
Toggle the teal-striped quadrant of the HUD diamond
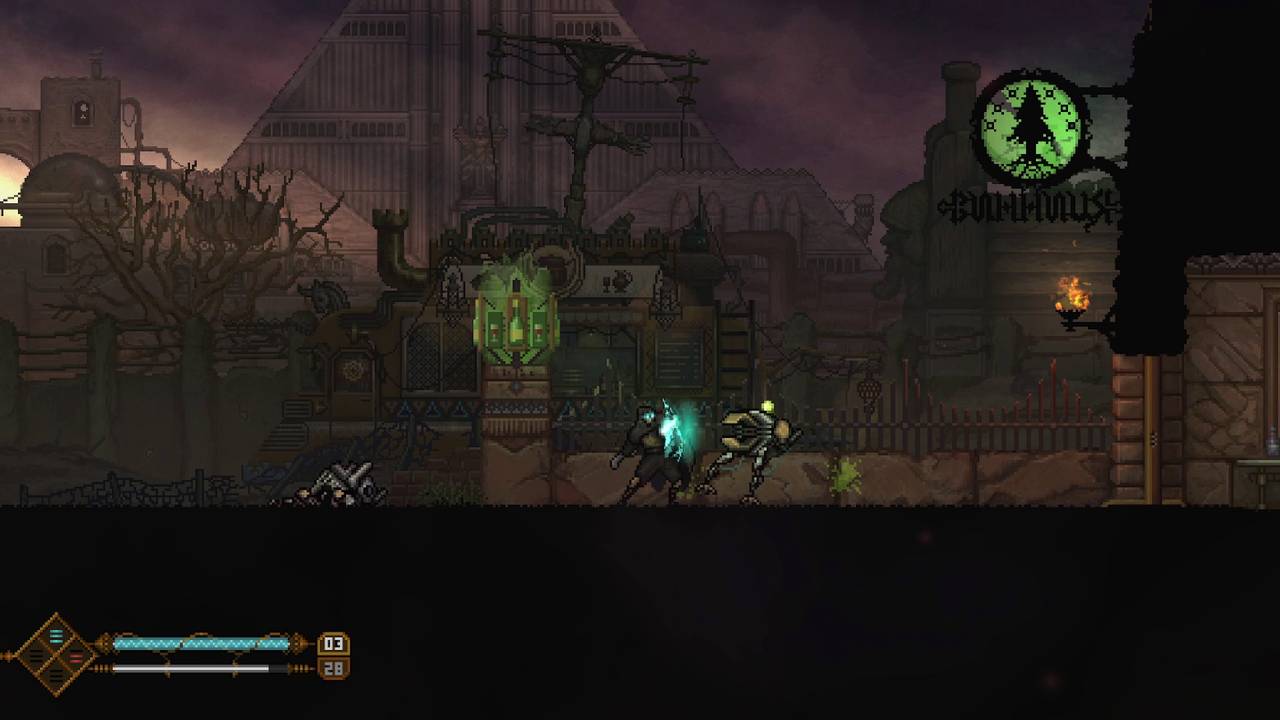(x=56, y=637)
